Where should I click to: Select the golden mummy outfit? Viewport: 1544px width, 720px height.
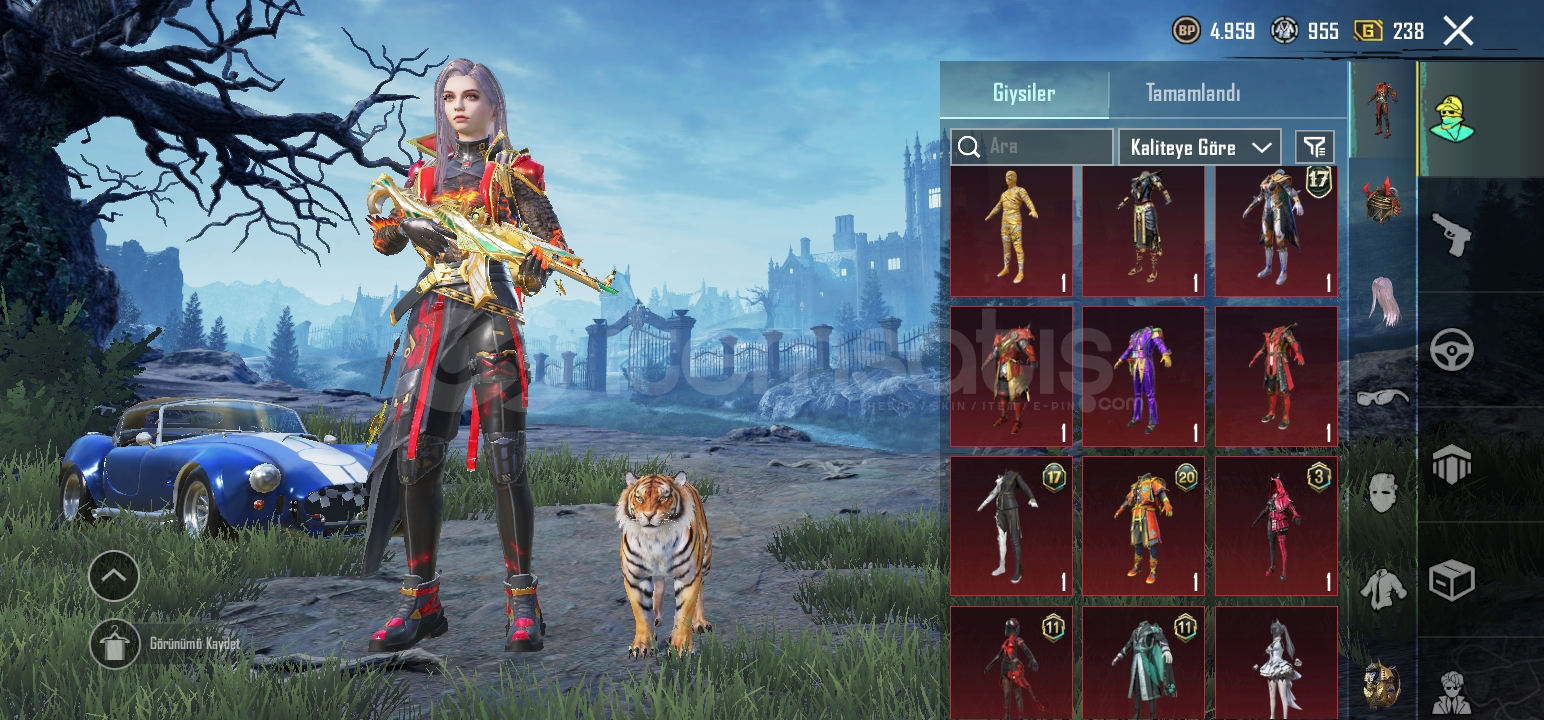coord(1011,231)
